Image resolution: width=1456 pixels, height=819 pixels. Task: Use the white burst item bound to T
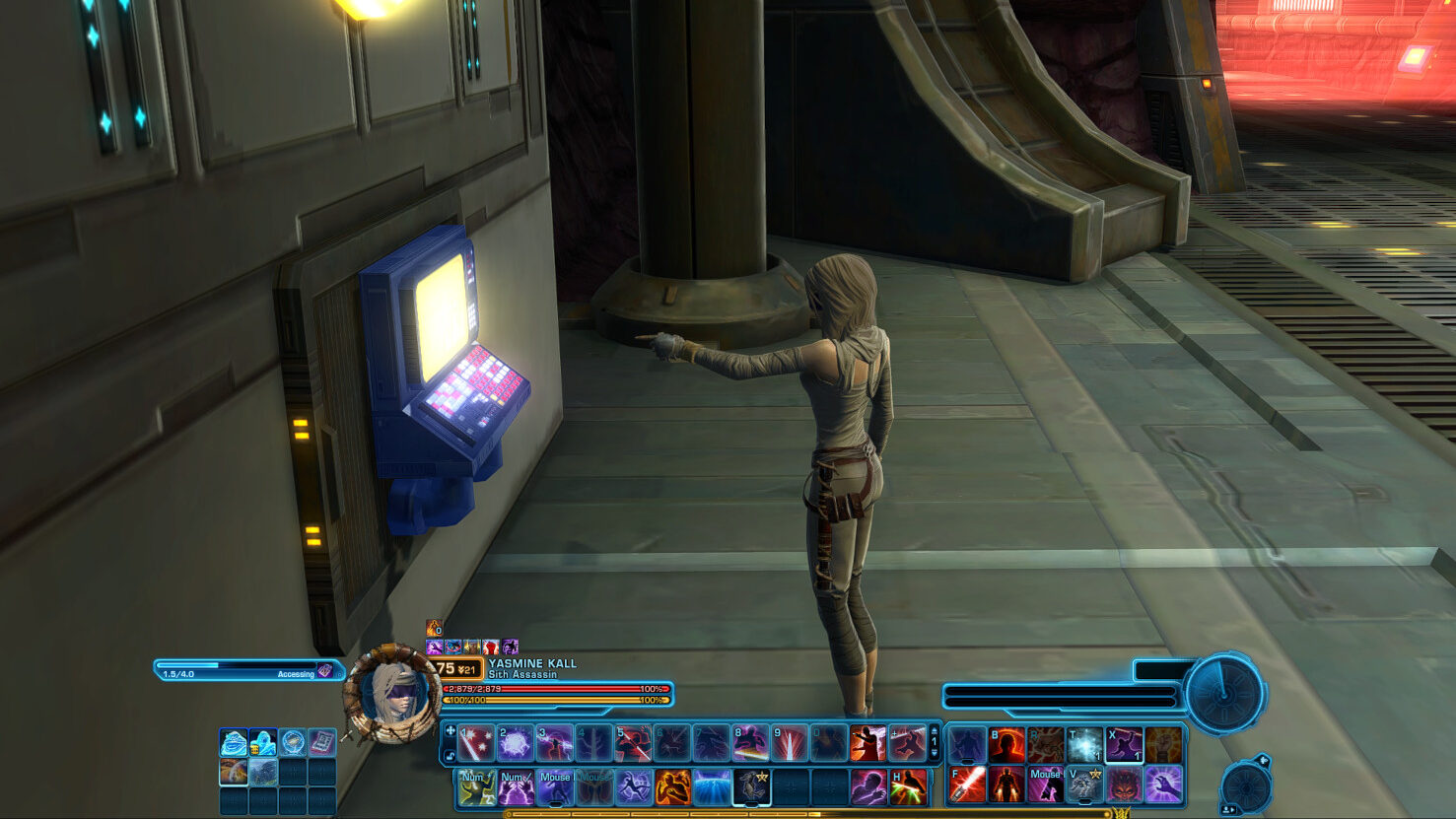1084,745
